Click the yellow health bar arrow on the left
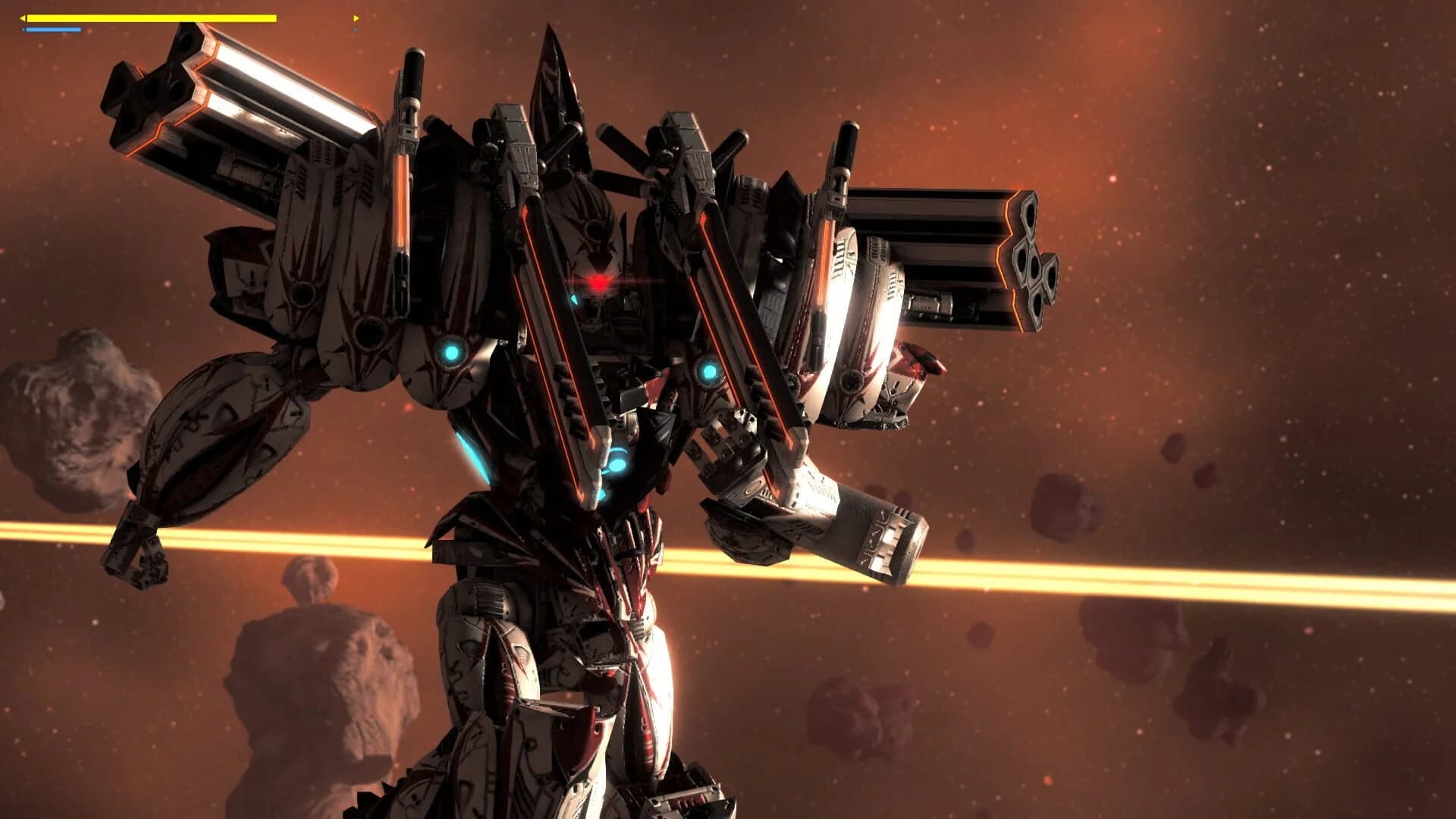 [23, 17]
